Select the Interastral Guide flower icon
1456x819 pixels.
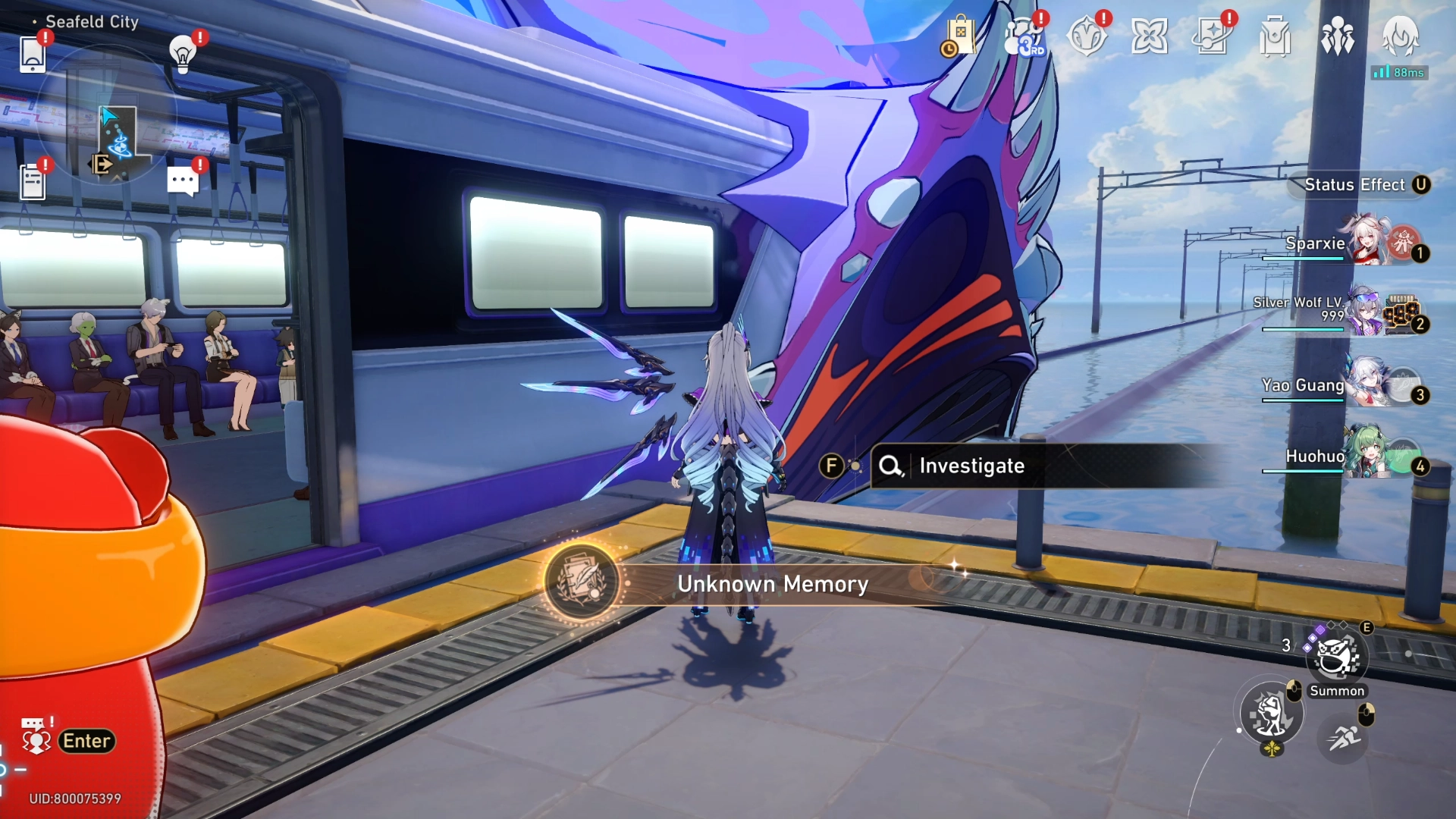point(1150,34)
